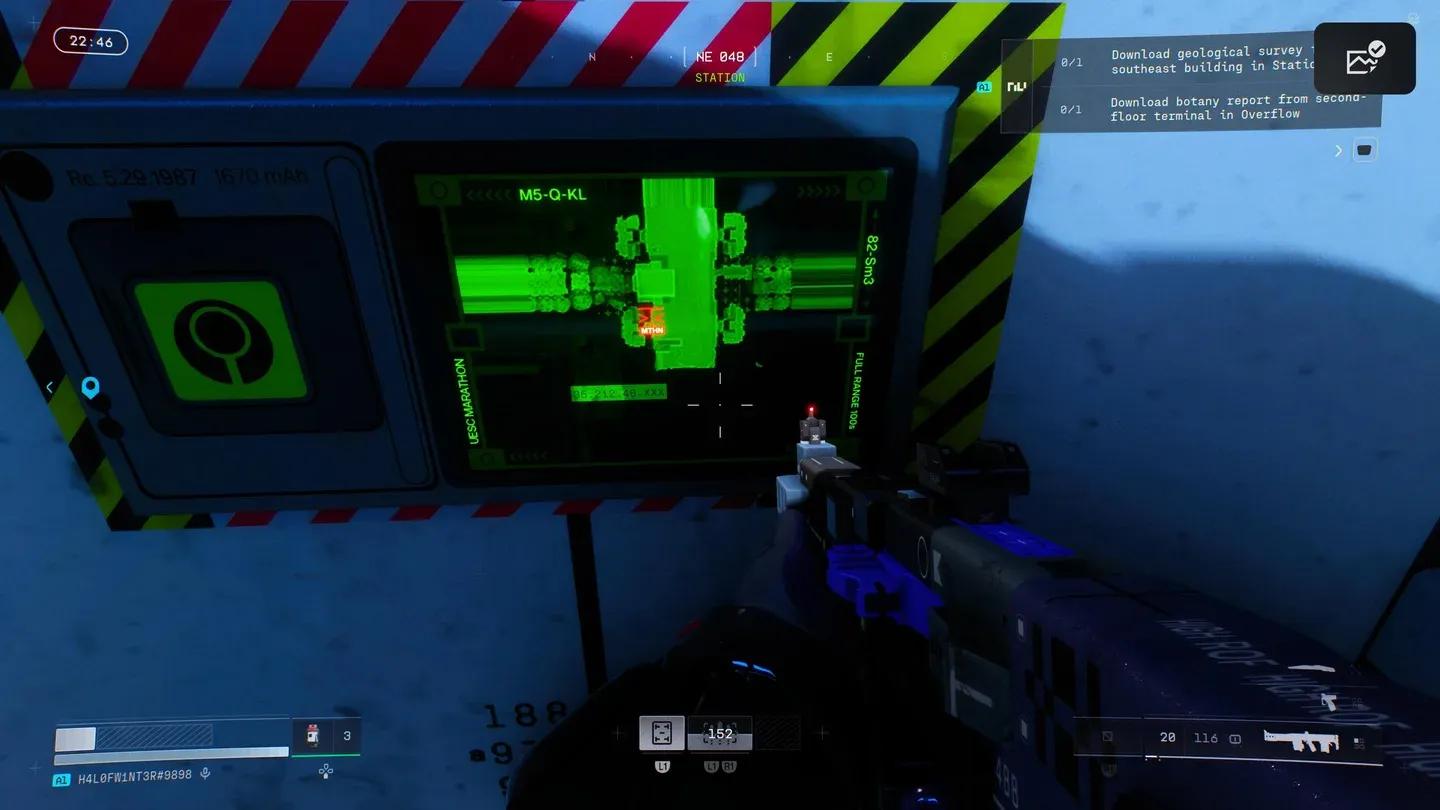Screen dimensions: 1440x810
Task: Collapse the objectives panel via the right chevron
Action: pos(1339,149)
